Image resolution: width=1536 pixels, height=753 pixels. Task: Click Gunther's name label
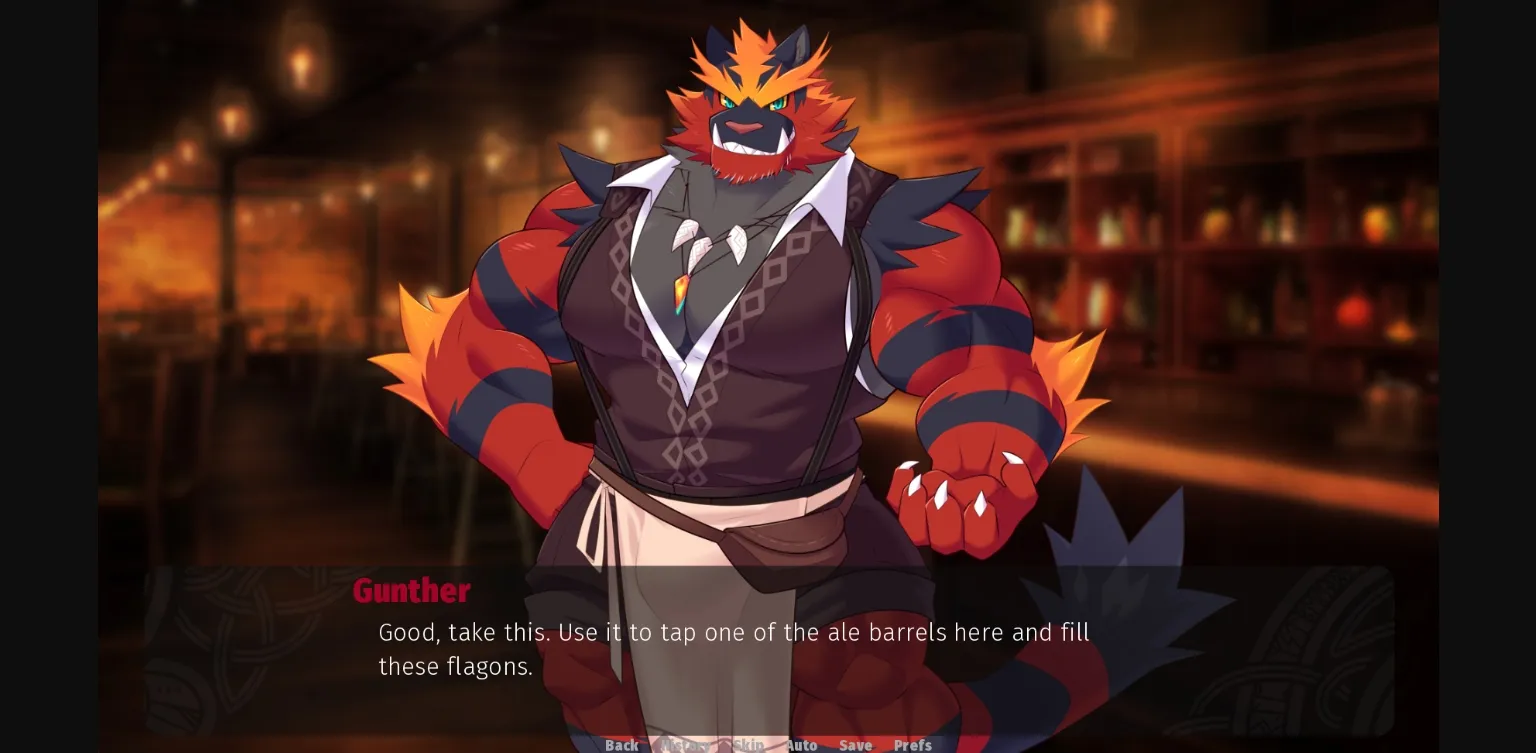pyautogui.click(x=412, y=590)
